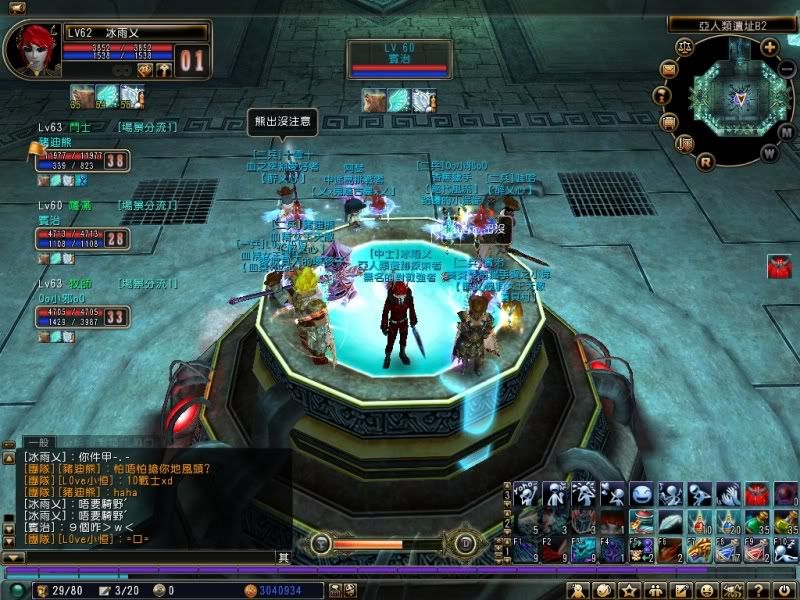800x600 pixels.
Task: Use the red potion with 10 count
Action: (701, 522)
